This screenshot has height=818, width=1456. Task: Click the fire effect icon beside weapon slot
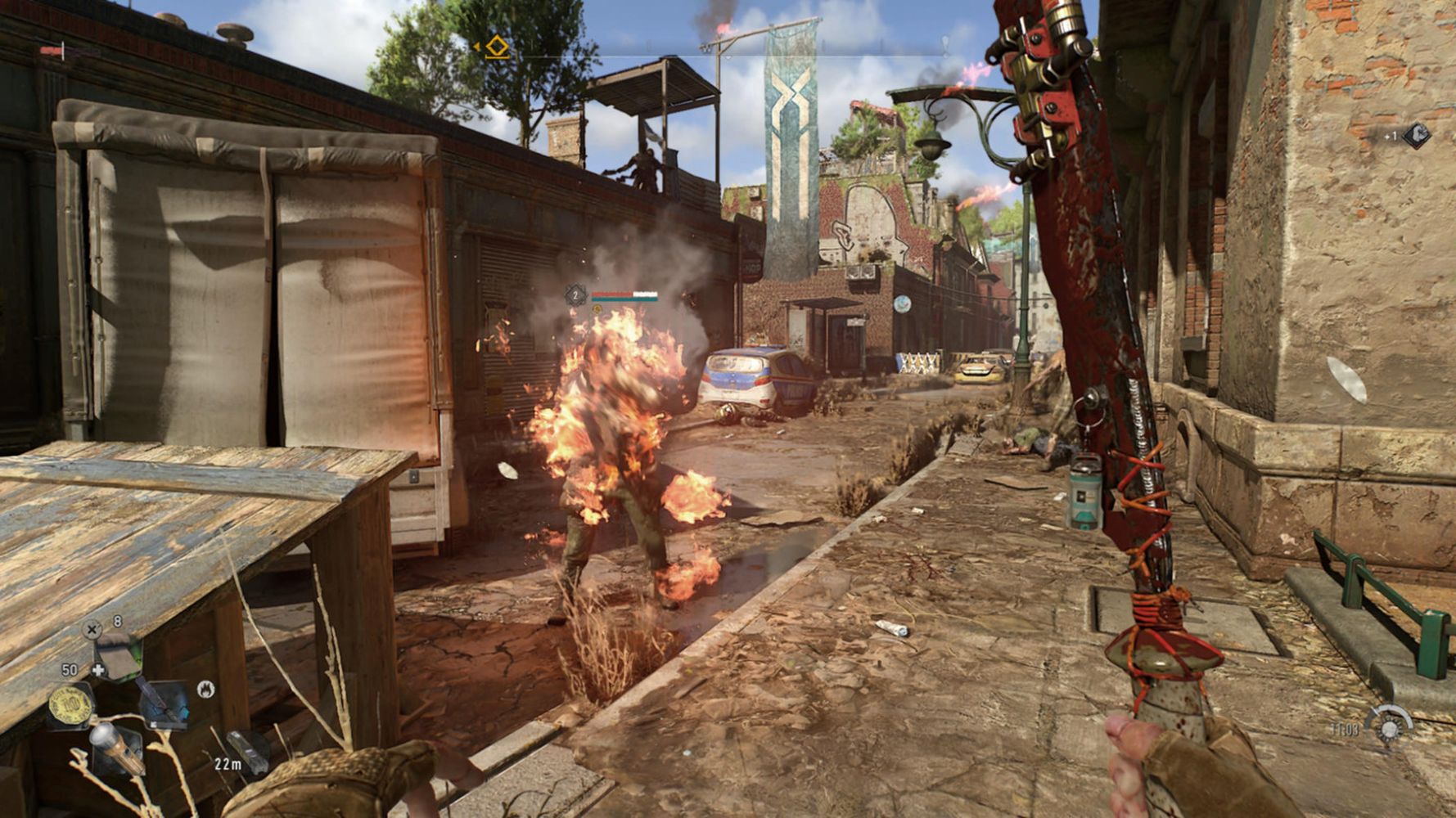pos(206,690)
